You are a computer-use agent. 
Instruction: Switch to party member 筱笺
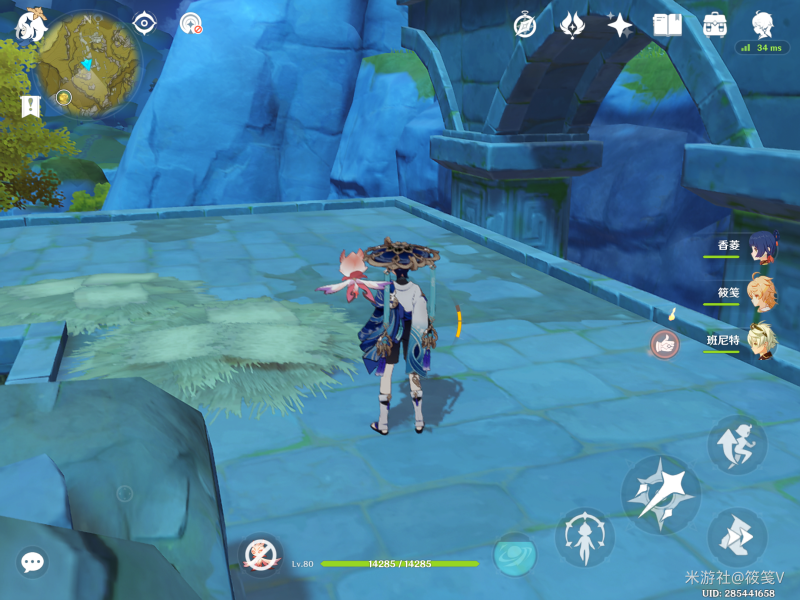tap(764, 295)
